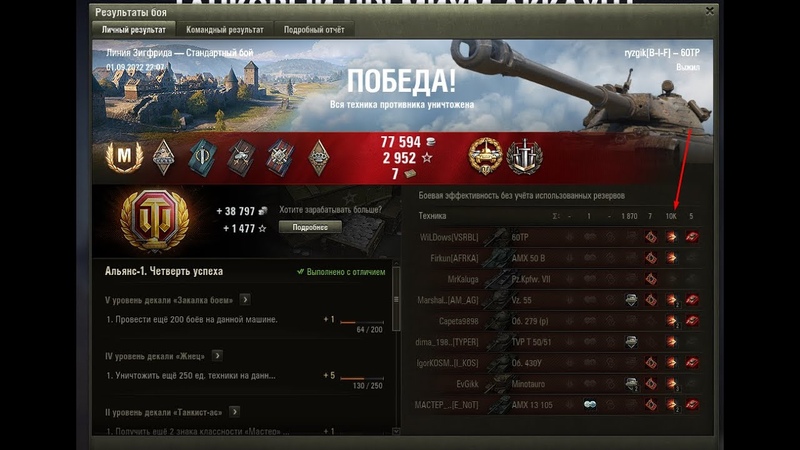
Task: Expand the «Жнец» decal details
Action: click(217, 355)
